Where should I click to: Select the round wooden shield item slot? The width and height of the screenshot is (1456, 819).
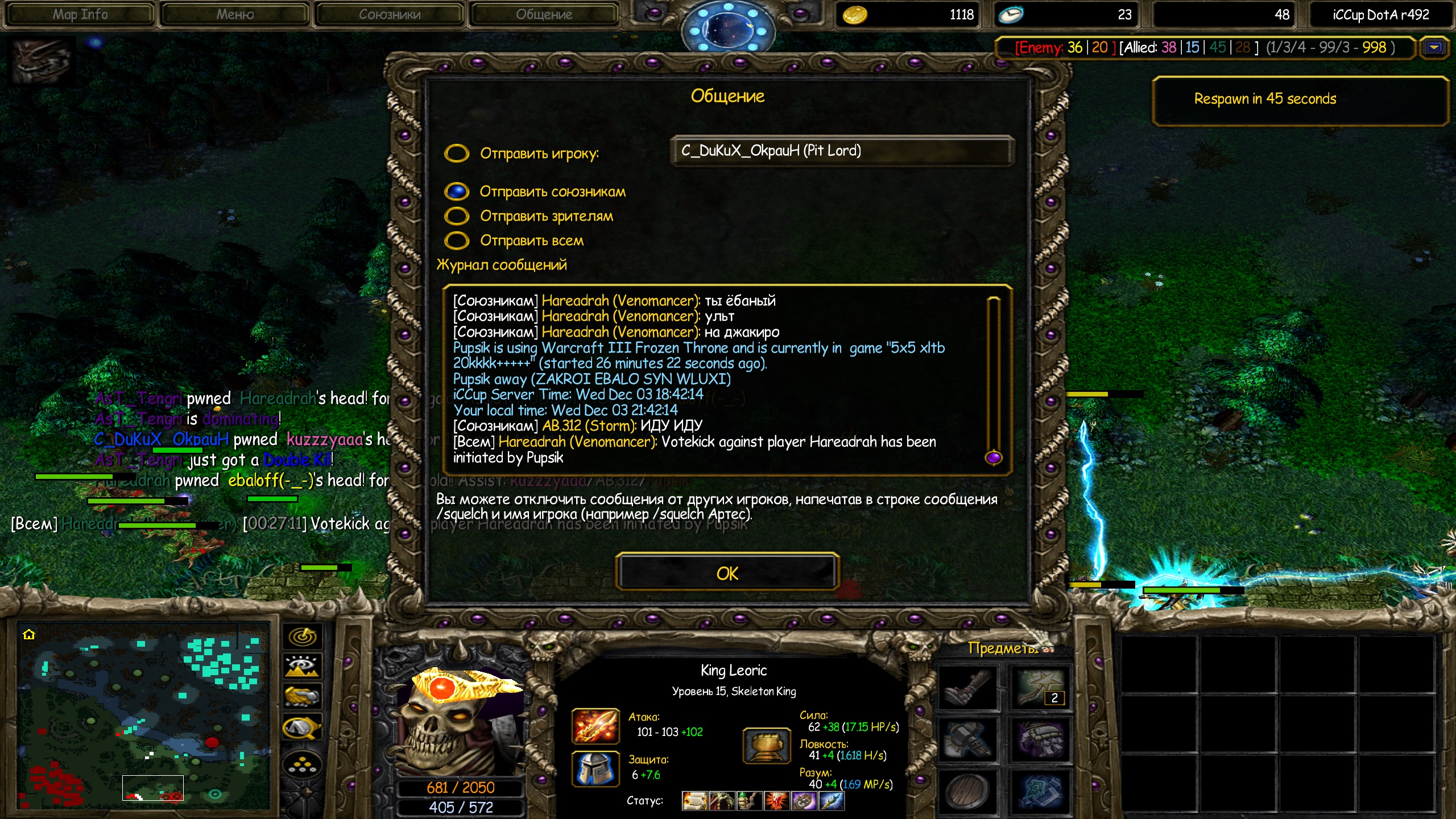967,791
